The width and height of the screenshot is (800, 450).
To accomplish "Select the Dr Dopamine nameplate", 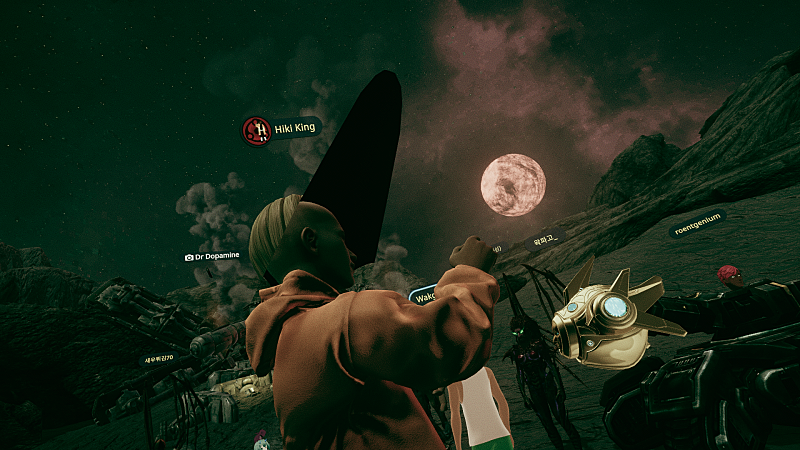I will tap(211, 256).
